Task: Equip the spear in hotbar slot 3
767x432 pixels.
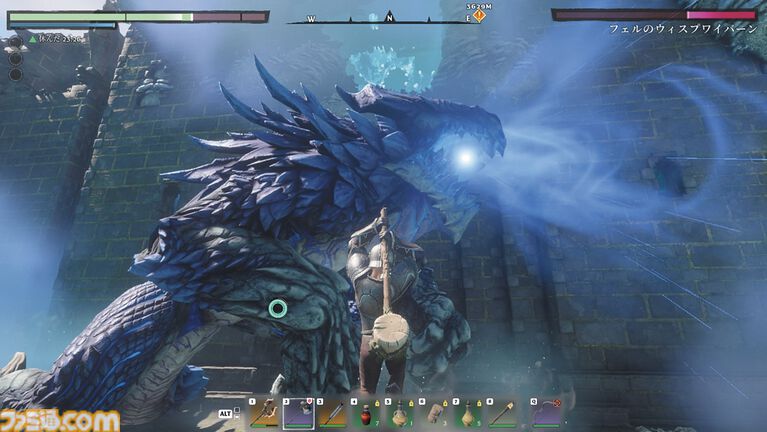Action: 332,413
